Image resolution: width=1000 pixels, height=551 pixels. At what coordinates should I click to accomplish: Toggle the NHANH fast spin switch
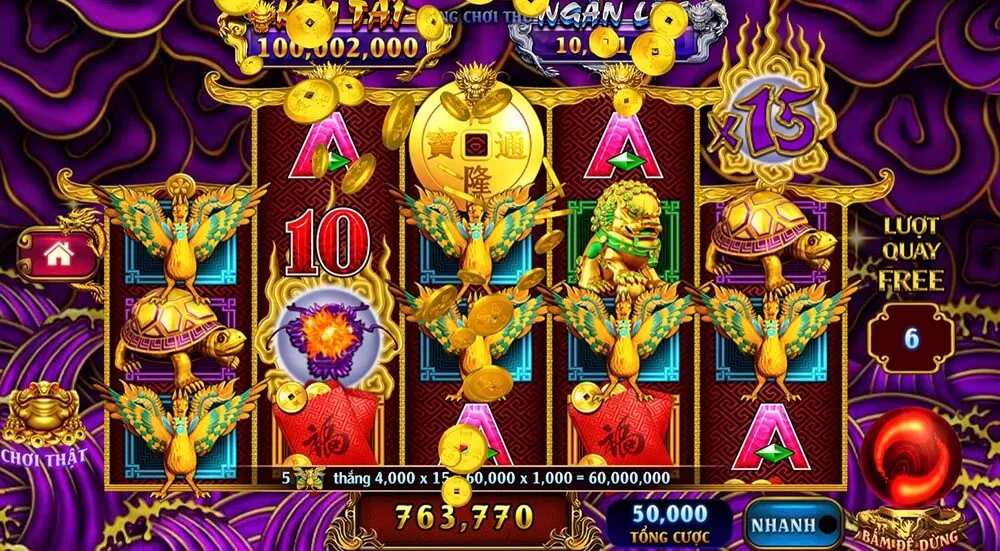(792, 523)
